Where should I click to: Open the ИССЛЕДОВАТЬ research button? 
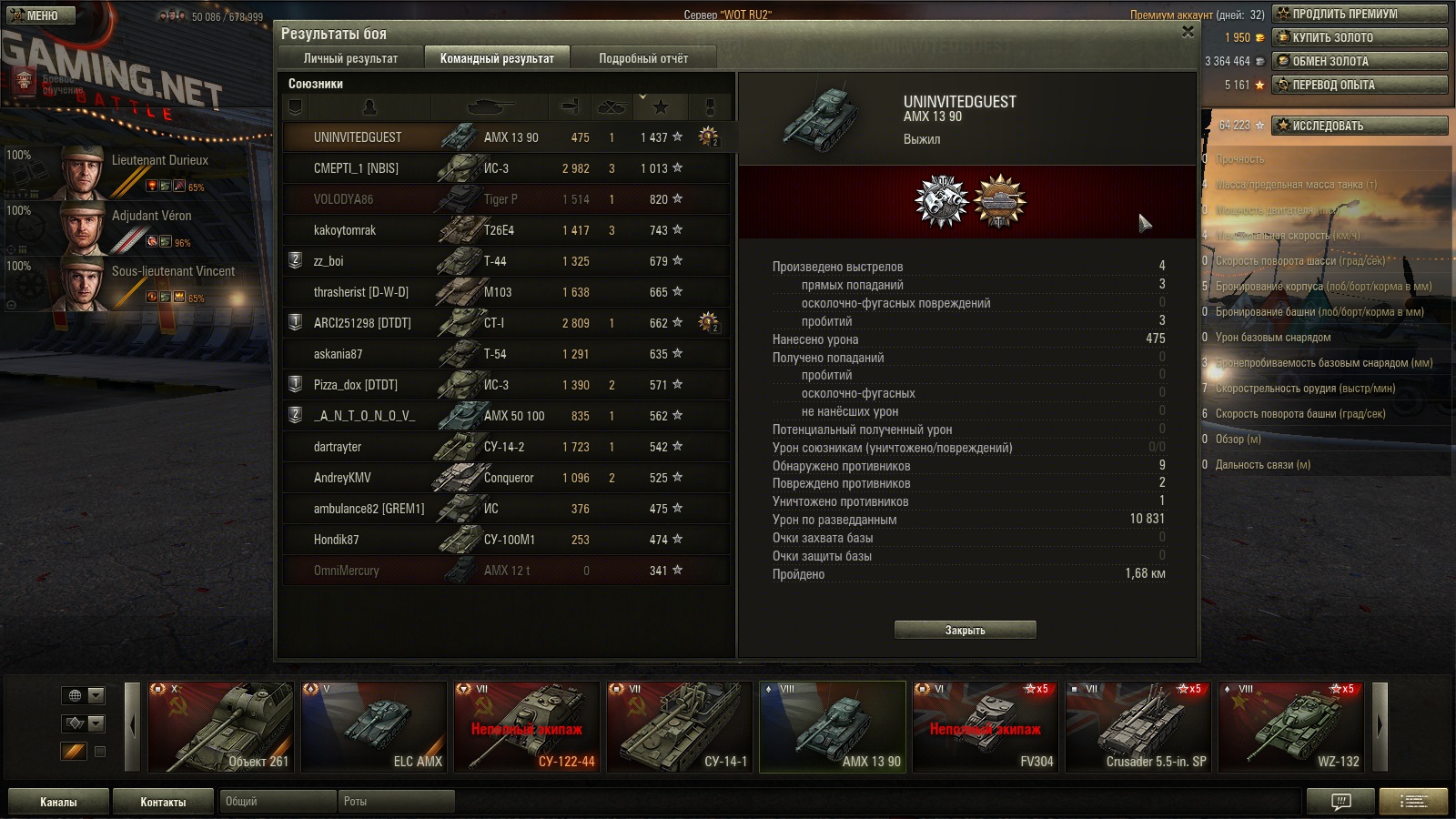pos(1360,126)
